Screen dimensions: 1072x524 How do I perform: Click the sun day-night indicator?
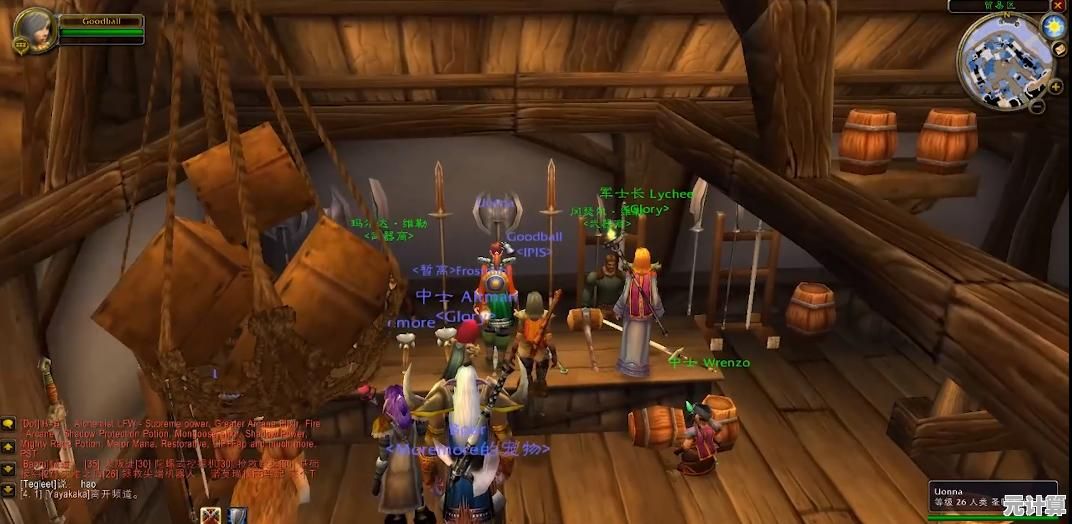[x=1053, y=27]
